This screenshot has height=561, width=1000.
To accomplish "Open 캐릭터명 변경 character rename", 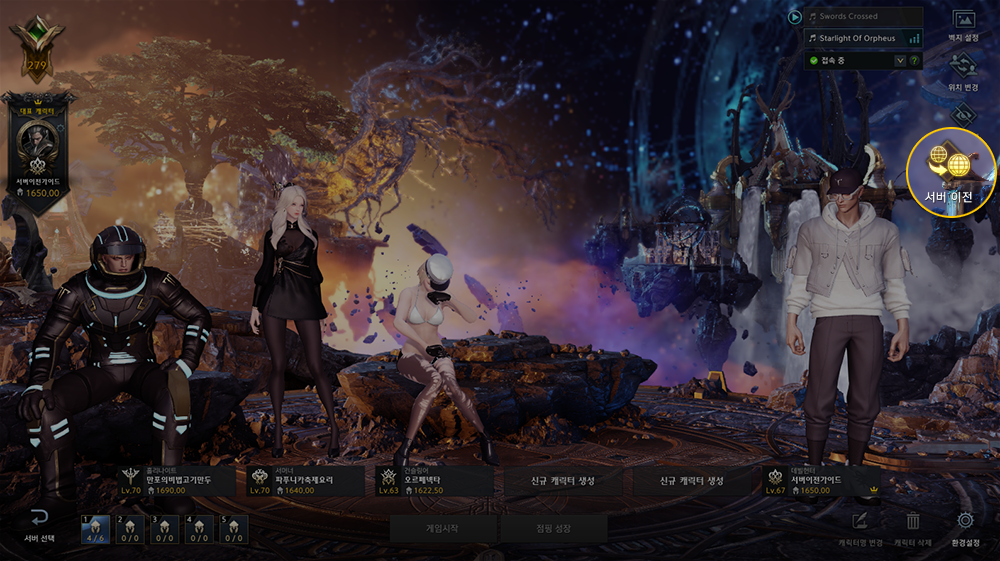I will click(860, 526).
